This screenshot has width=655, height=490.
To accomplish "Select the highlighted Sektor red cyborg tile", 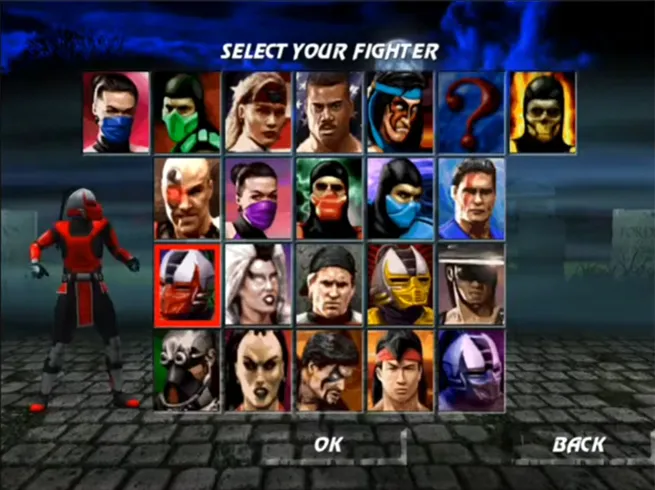I will point(187,283).
